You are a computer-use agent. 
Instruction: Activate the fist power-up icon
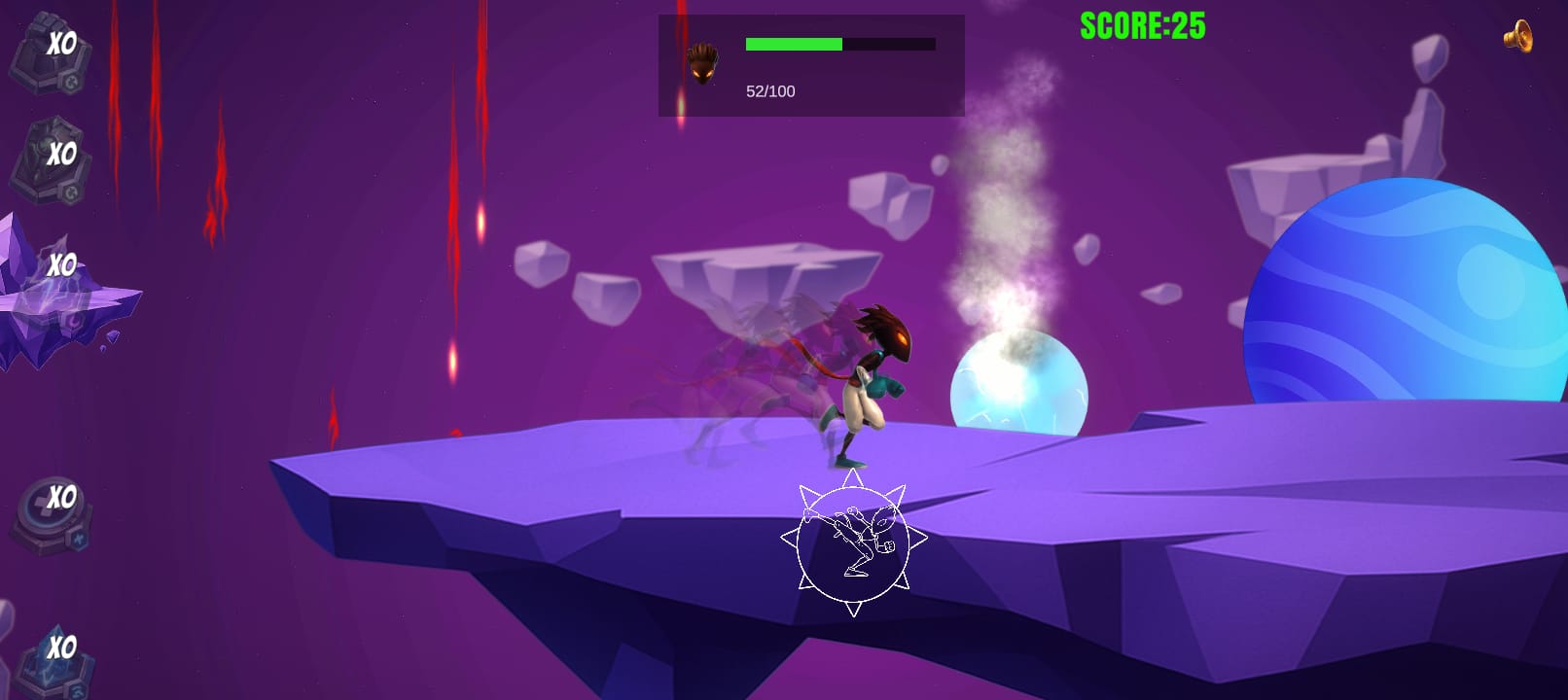tap(49, 54)
